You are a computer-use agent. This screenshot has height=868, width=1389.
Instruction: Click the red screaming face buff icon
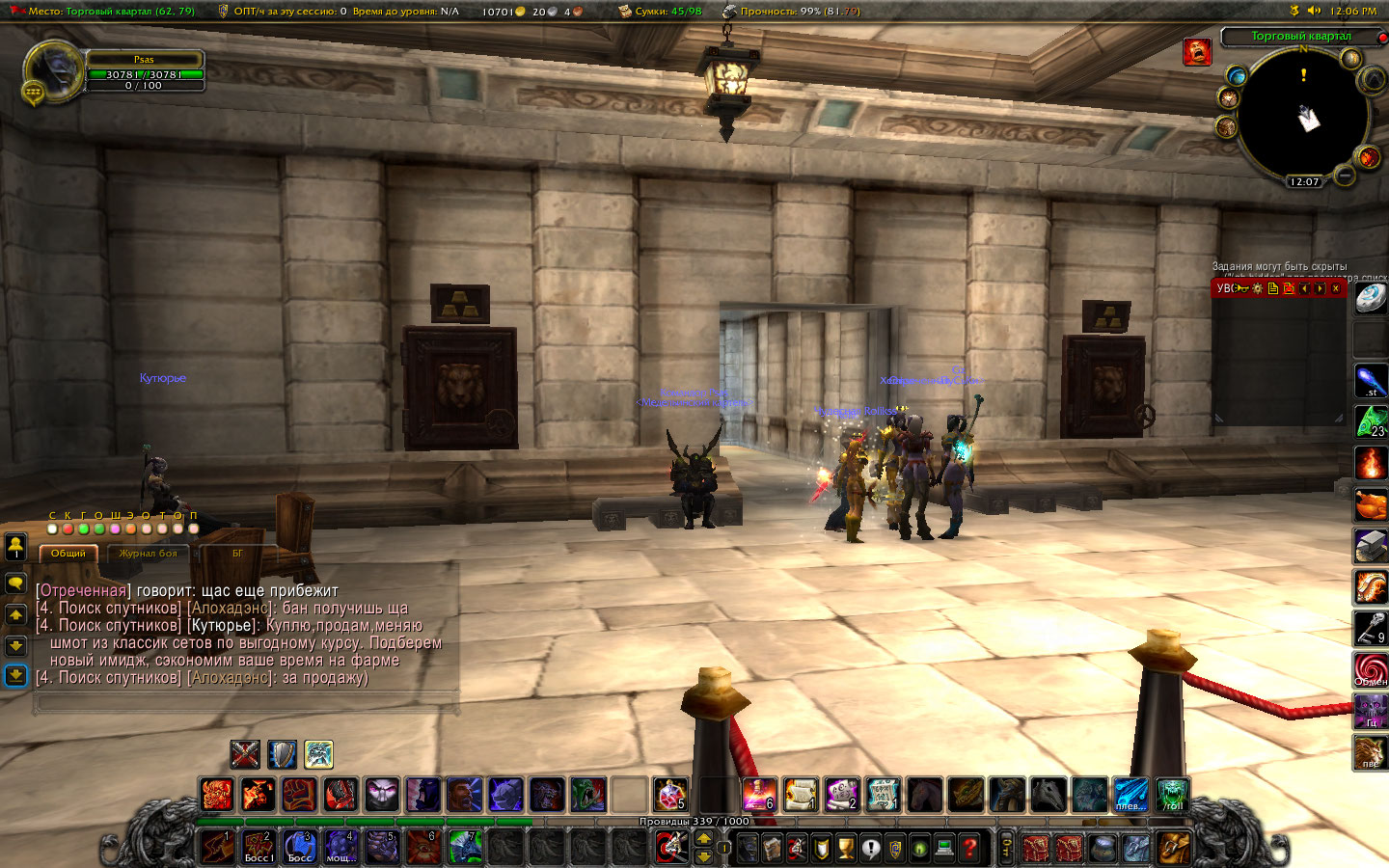click(1197, 52)
